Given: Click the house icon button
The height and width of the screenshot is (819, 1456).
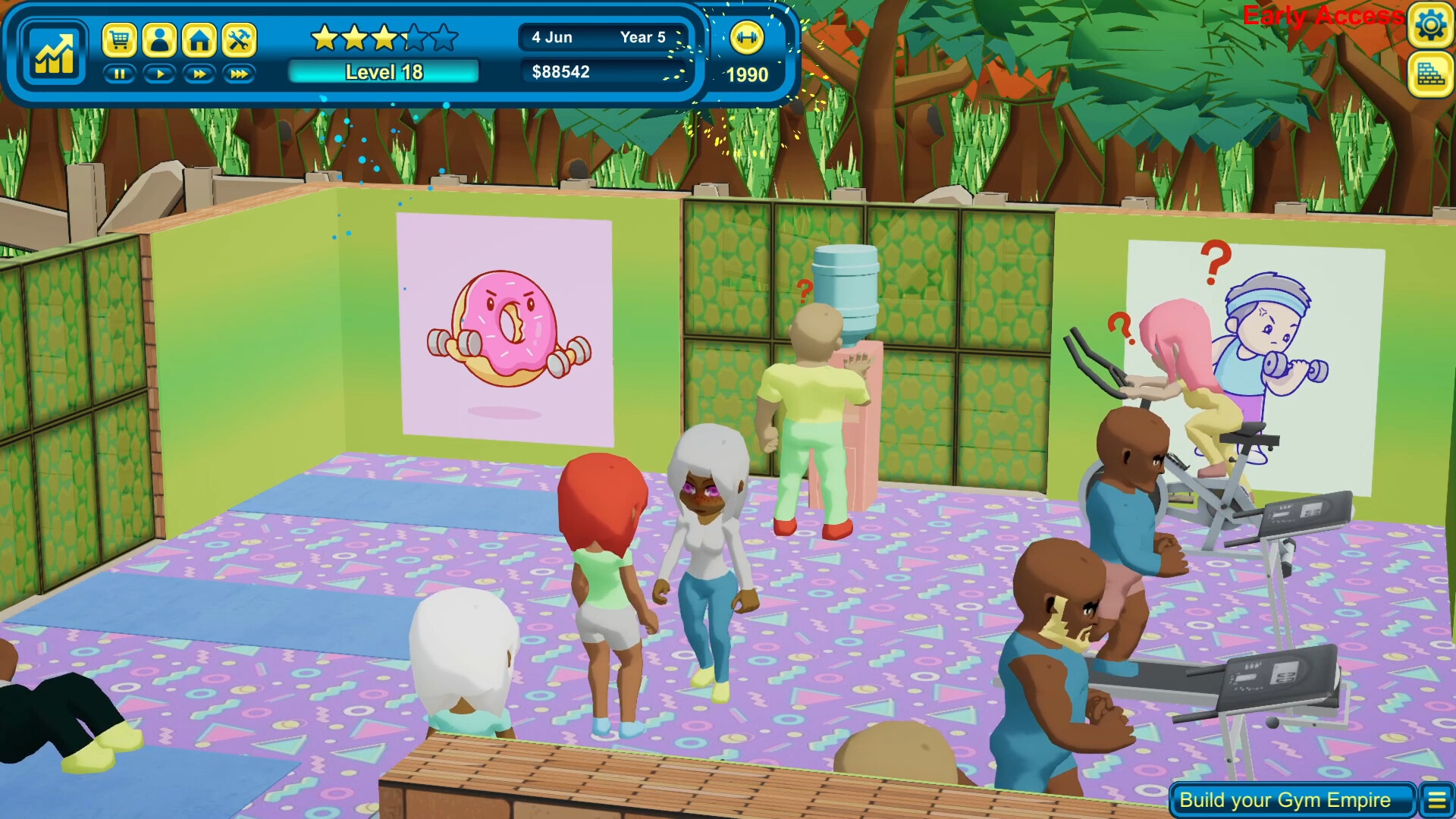Looking at the screenshot, I should [199, 39].
